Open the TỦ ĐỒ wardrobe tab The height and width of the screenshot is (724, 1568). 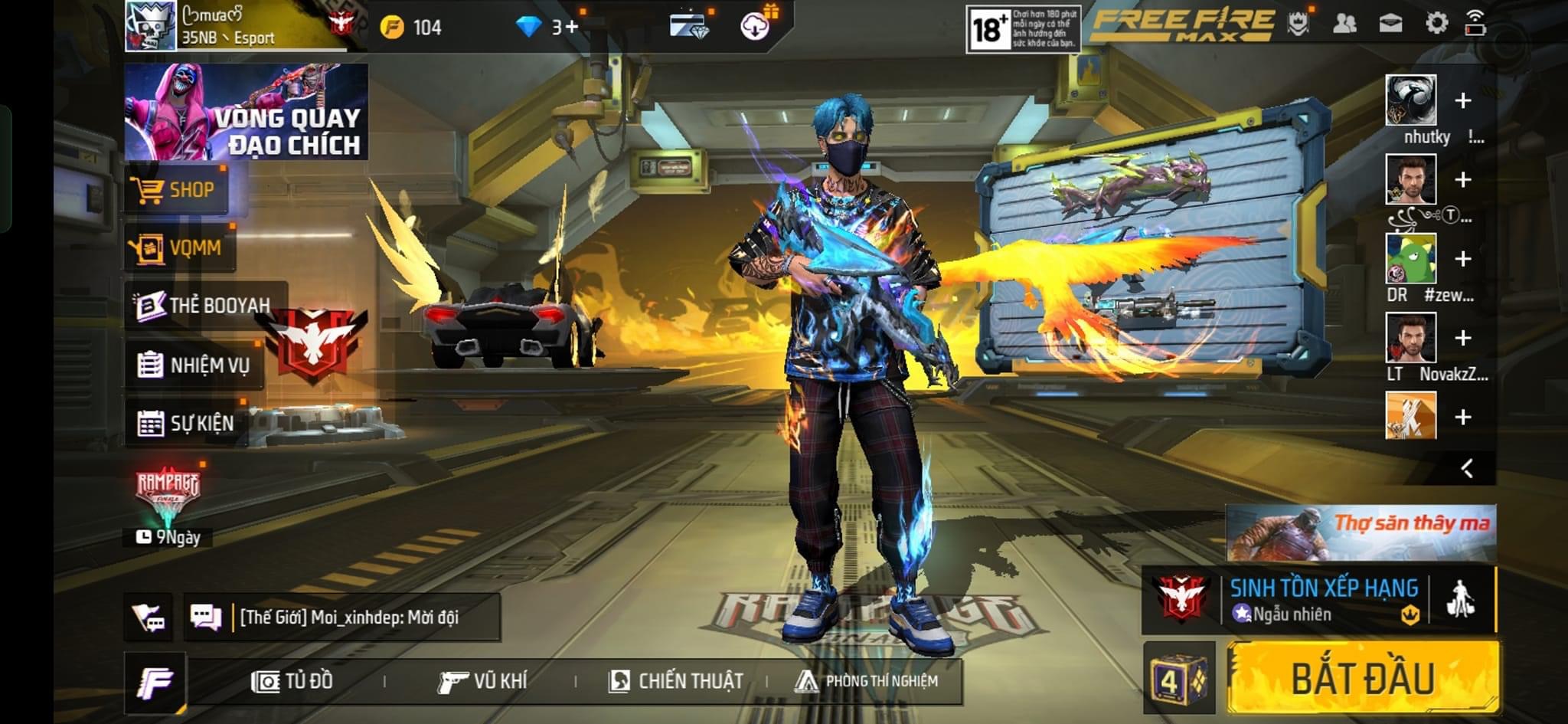(292, 680)
